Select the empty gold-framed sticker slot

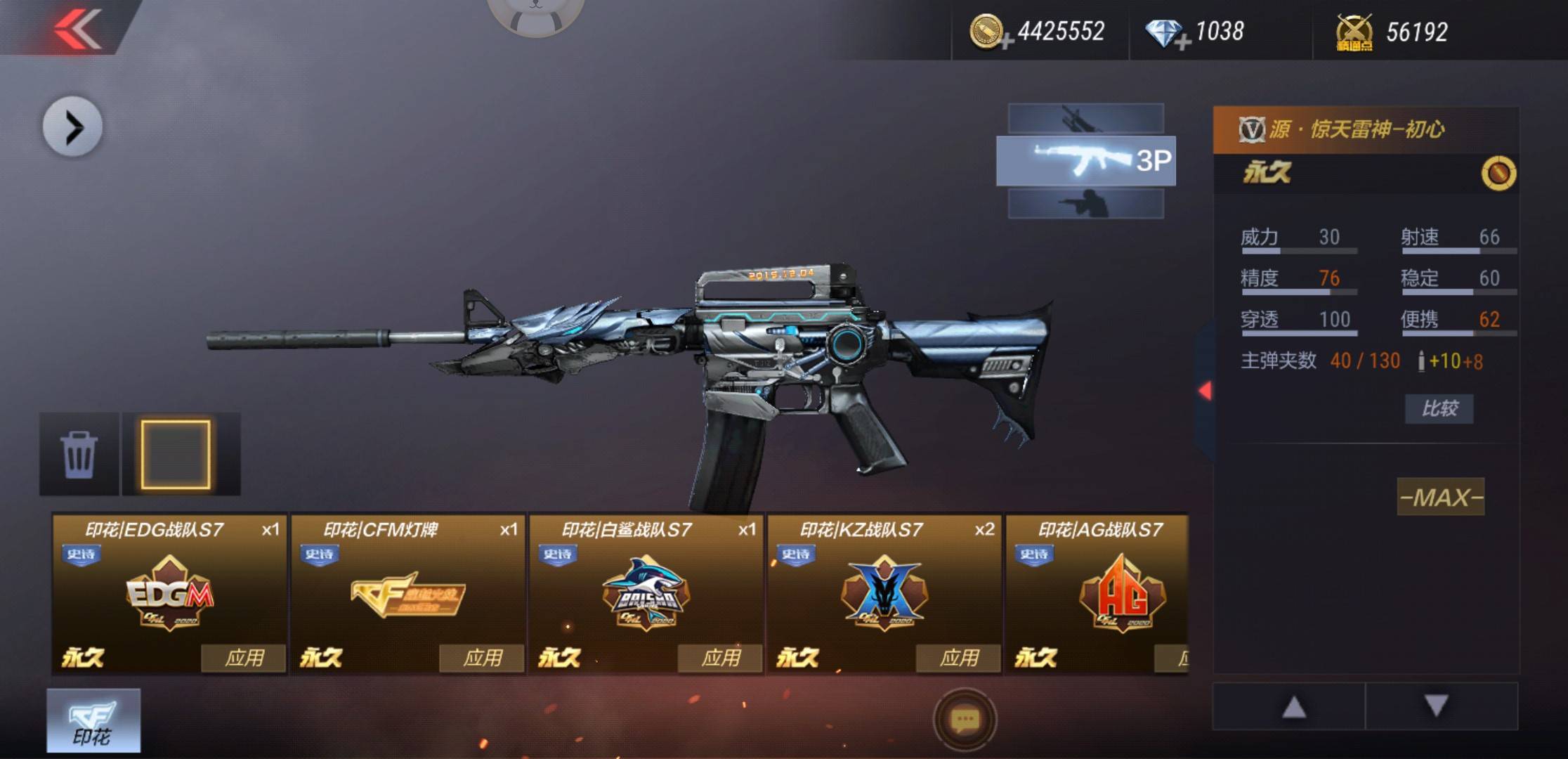point(176,455)
